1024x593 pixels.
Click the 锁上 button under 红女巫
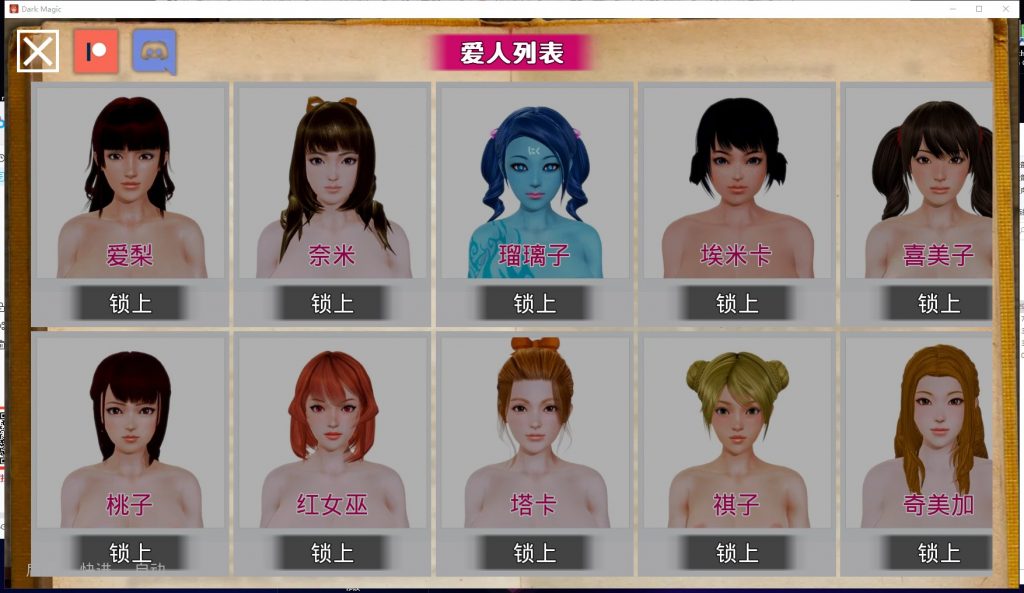pyautogui.click(x=332, y=553)
